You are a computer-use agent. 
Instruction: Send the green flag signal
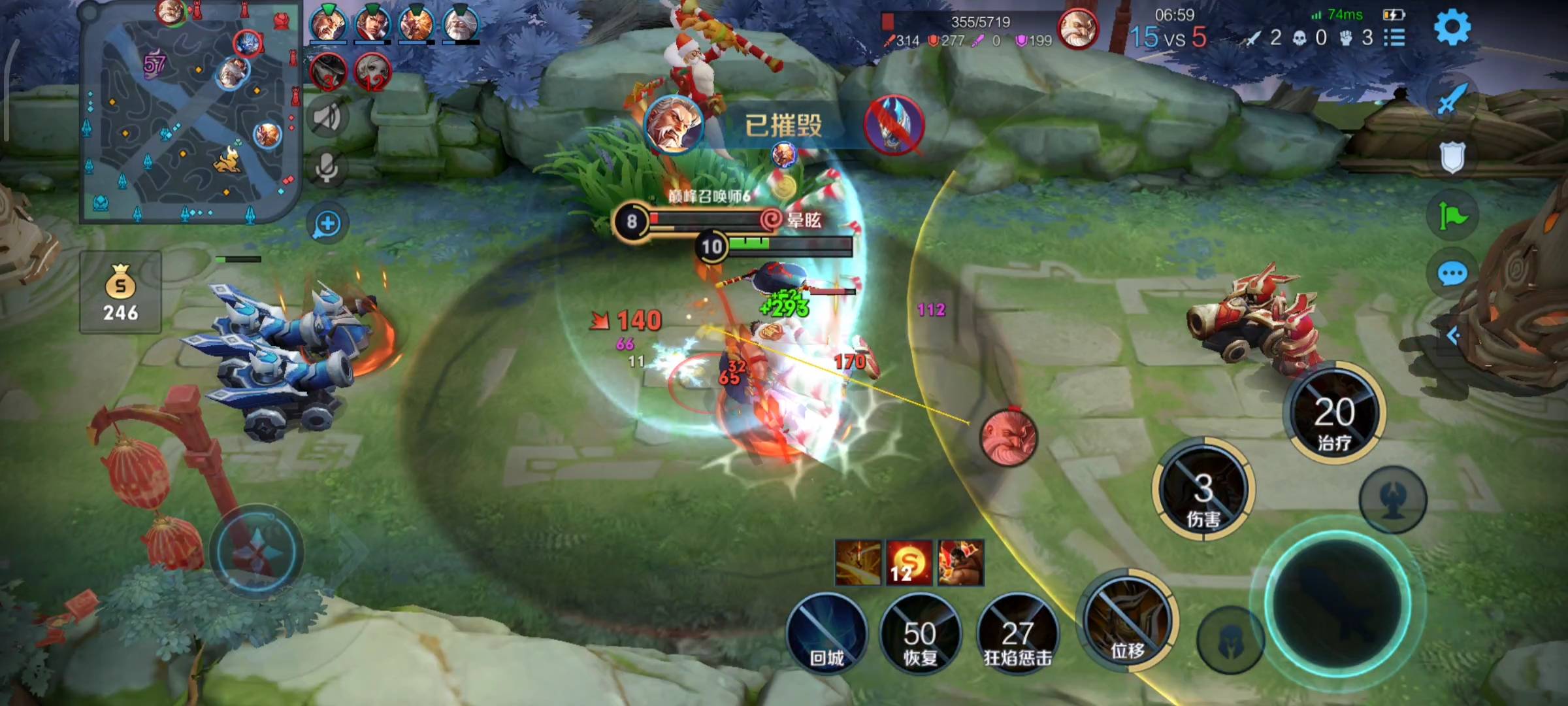pyautogui.click(x=1453, y=216)
